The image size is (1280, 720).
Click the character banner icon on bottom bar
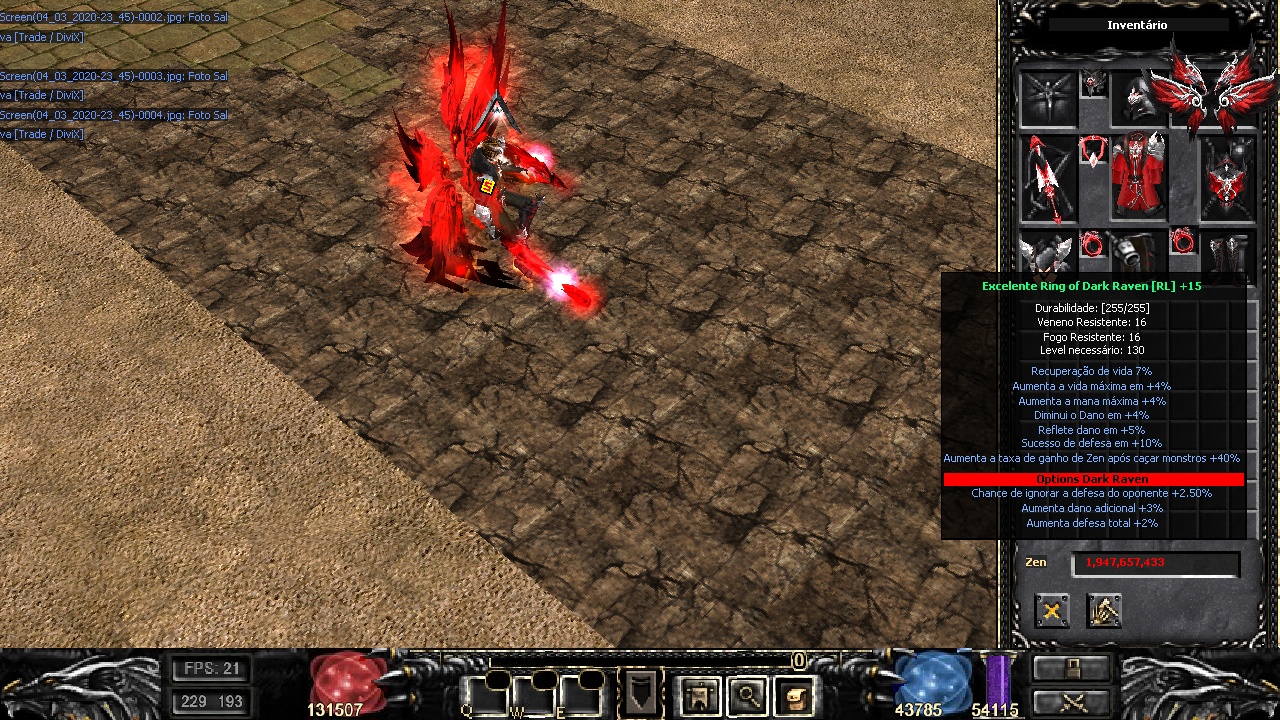point(699,695)
